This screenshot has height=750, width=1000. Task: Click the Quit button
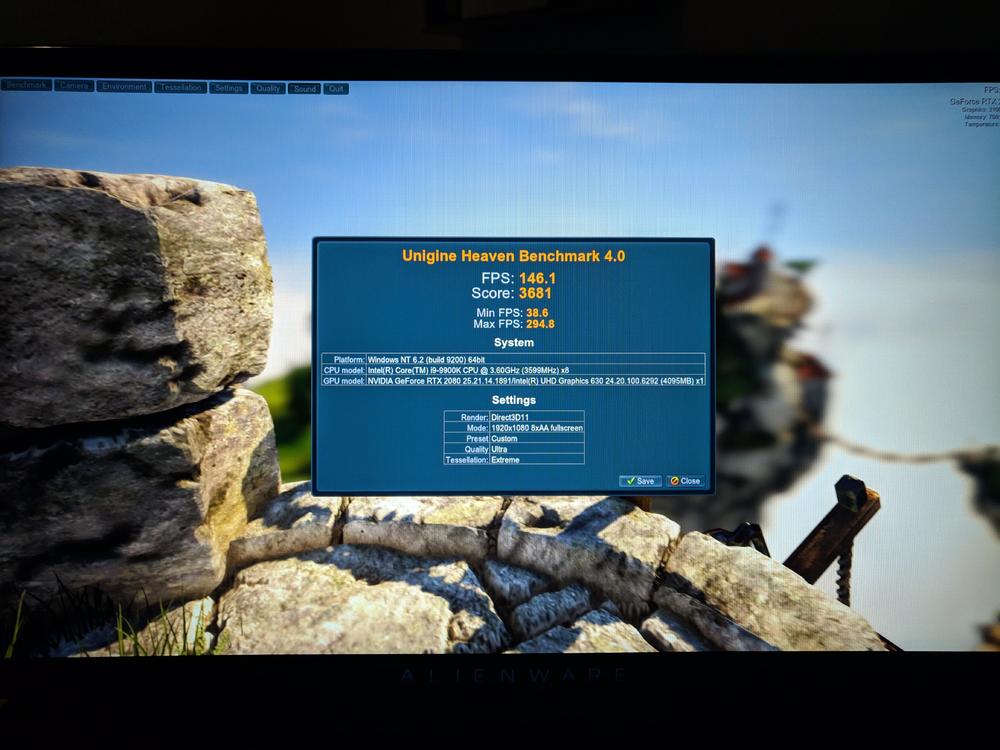(336, 89)
